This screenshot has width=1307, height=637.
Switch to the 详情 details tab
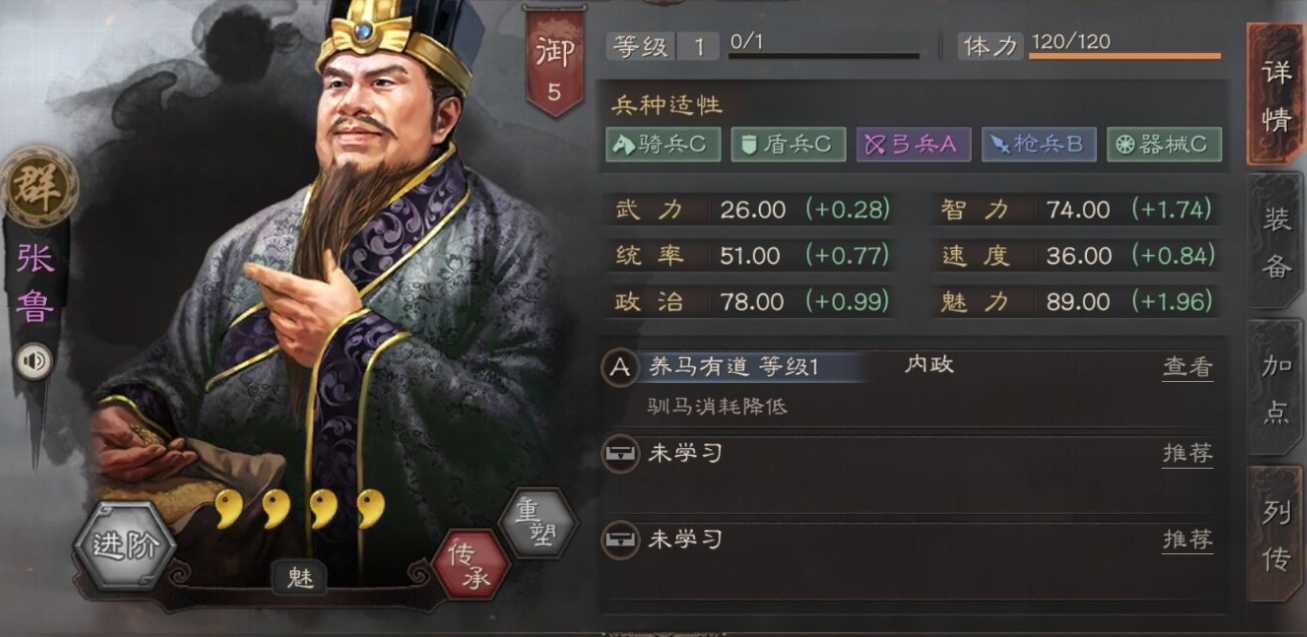tap(1275, 95)
